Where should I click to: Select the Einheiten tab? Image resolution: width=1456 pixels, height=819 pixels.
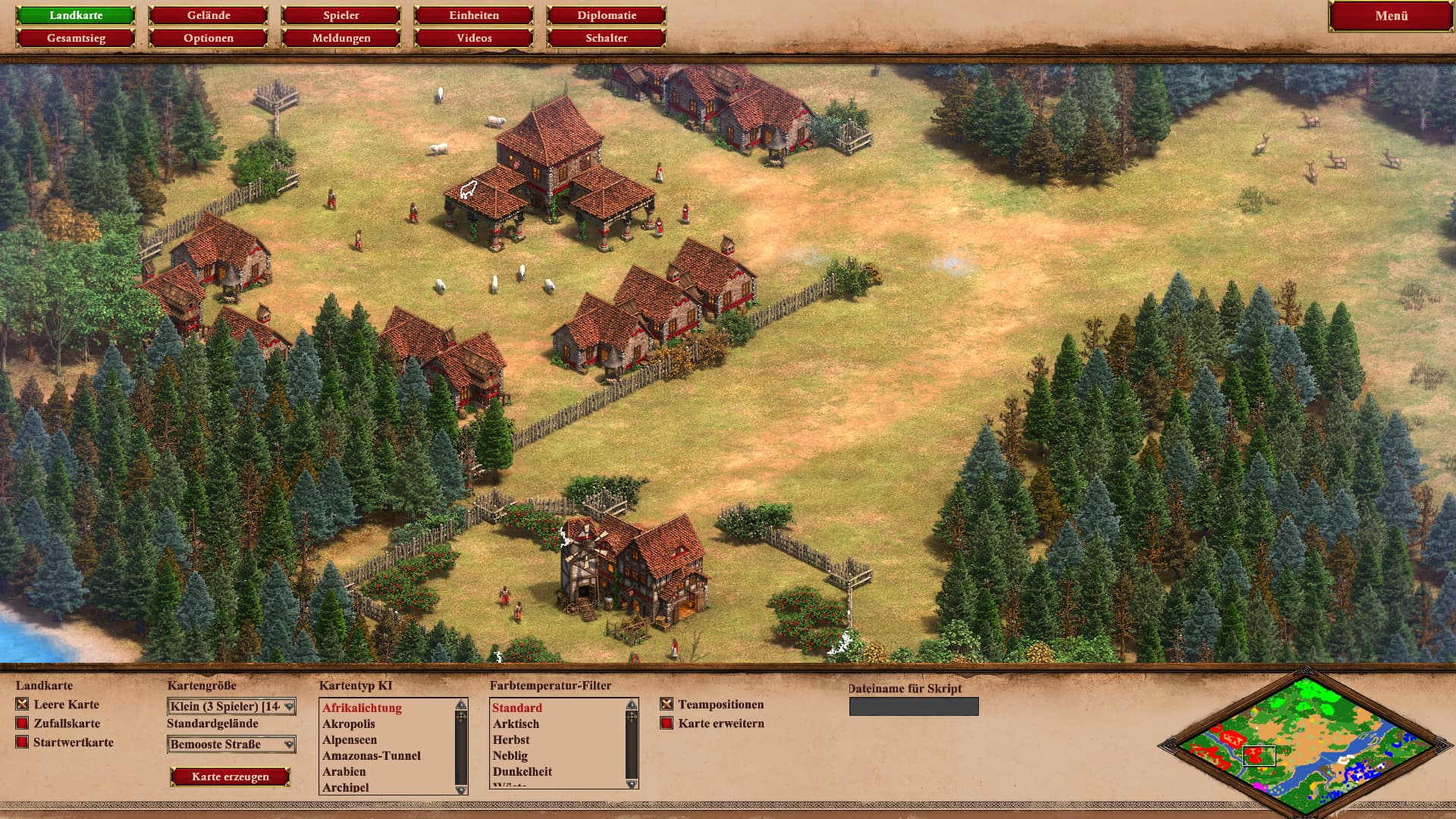tap(474, 15)
